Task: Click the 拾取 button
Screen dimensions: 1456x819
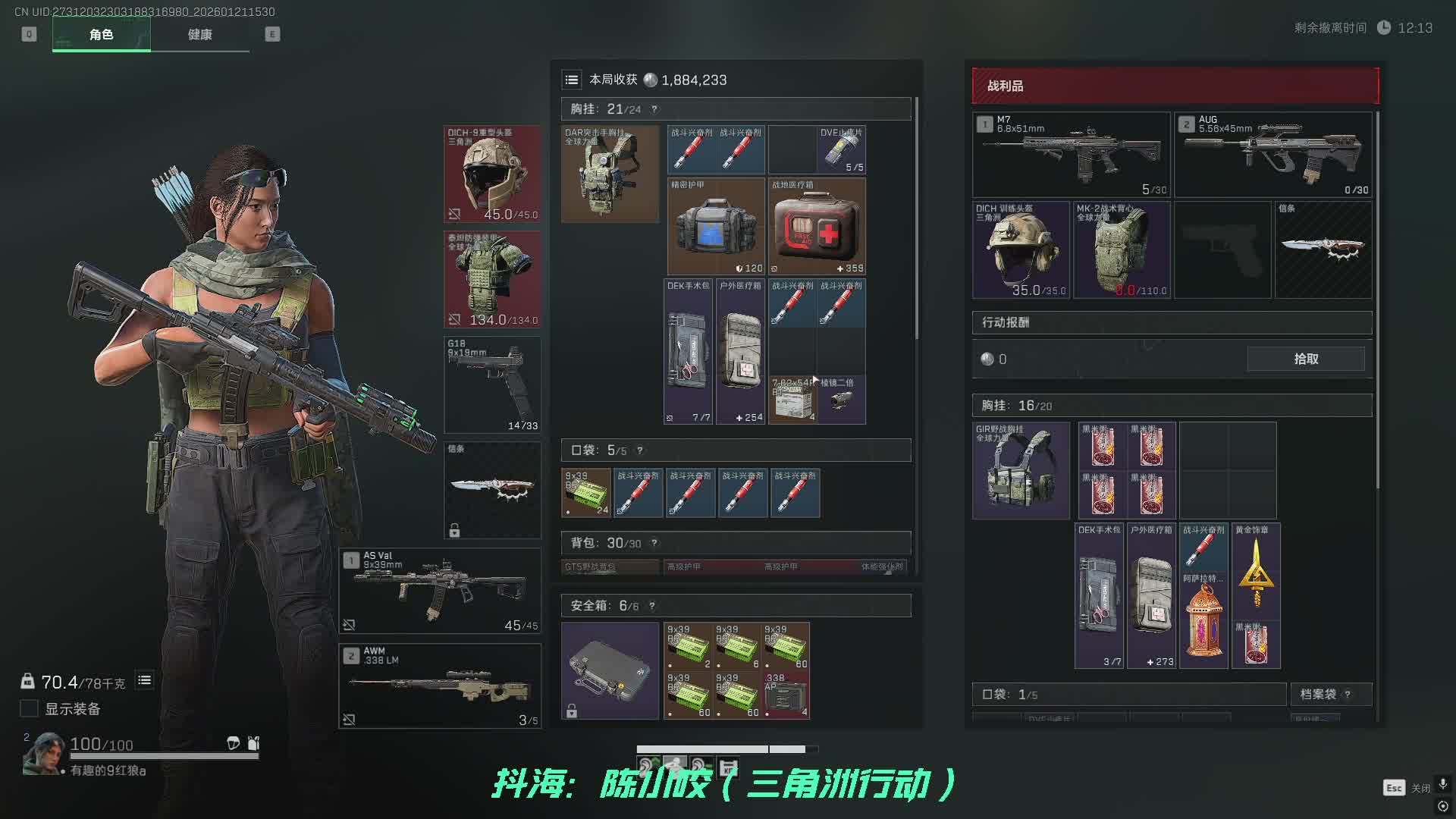Action: (x=1305, y=359)
